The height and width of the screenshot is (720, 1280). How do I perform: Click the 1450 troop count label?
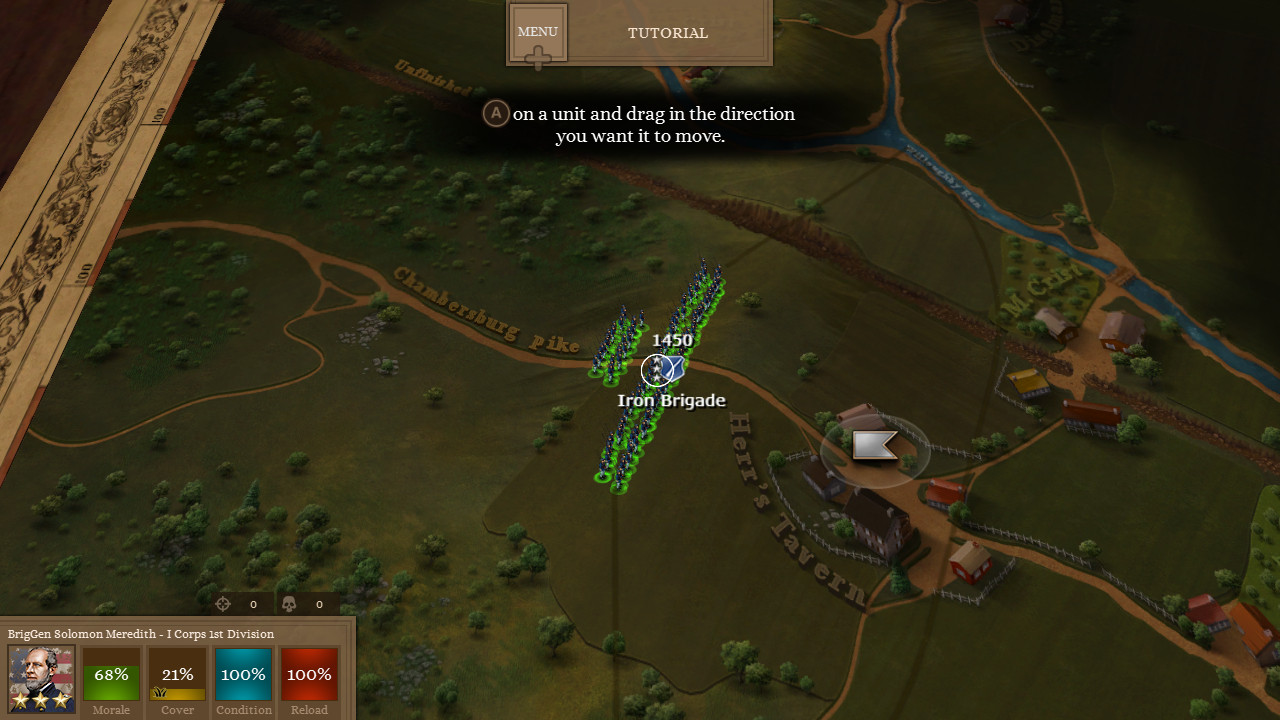(x=672, y=340)
